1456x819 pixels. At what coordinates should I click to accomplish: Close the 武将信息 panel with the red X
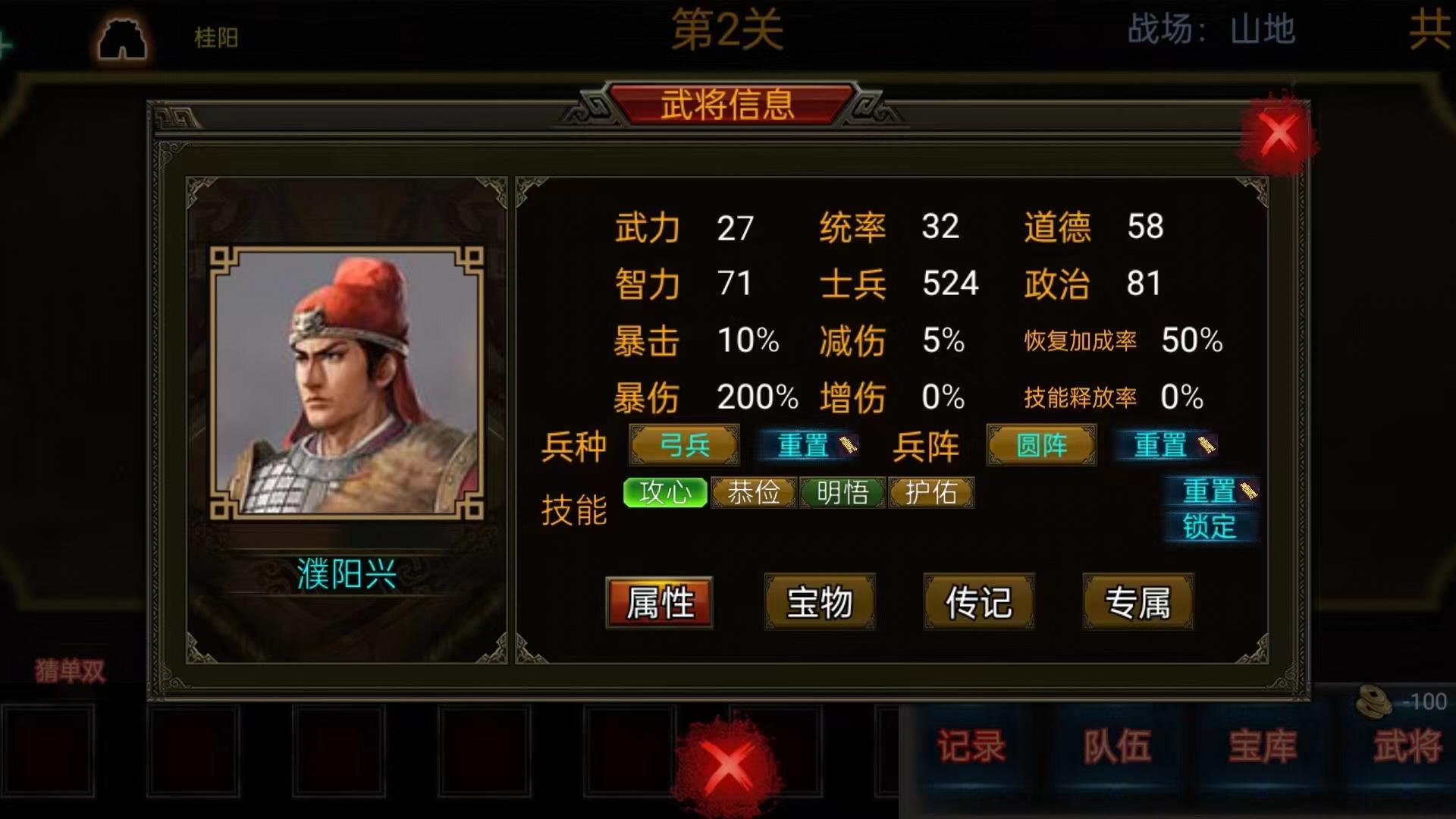1279,135
